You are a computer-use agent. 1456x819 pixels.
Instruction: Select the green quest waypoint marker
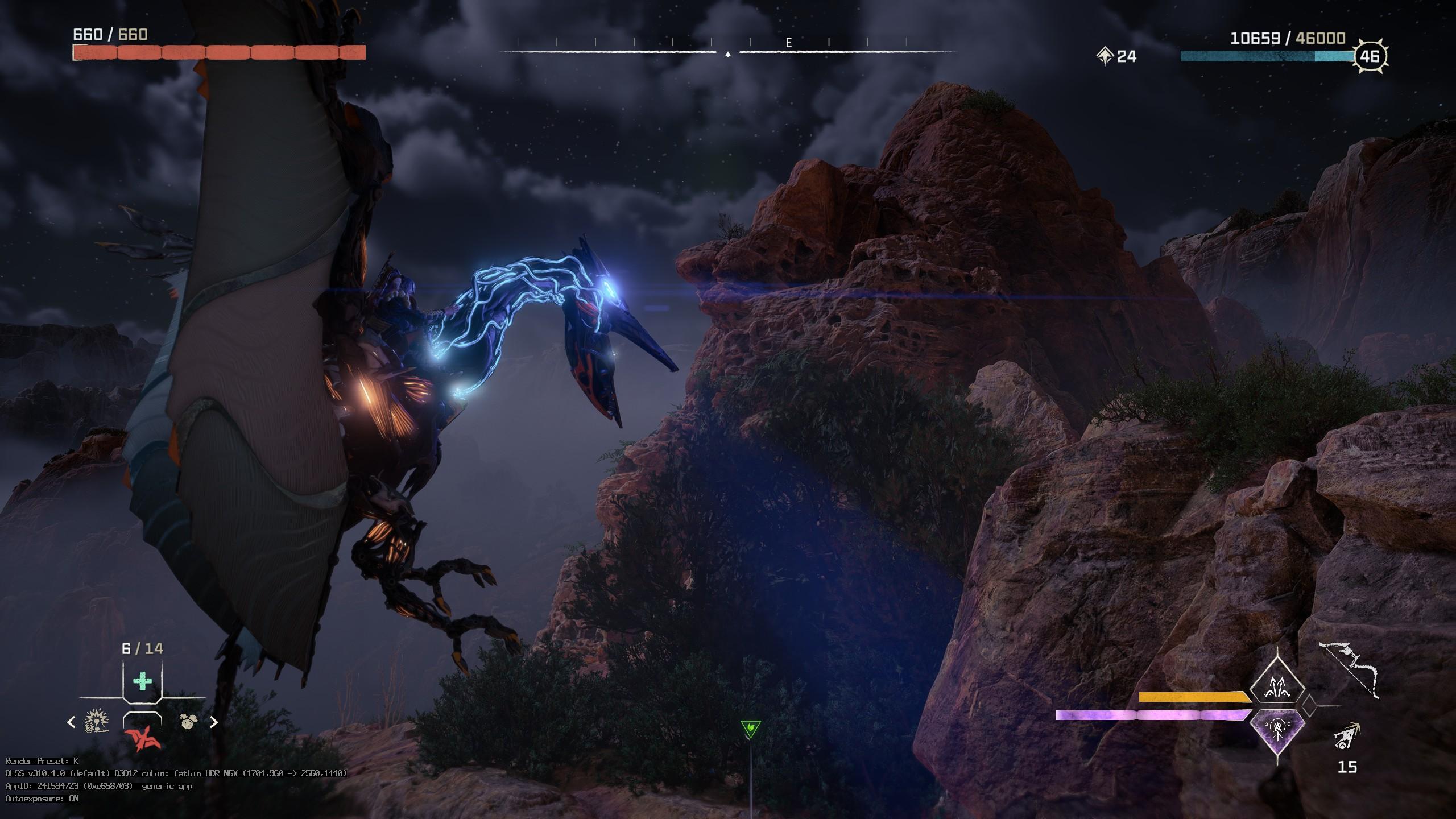[x=751, y=728]
